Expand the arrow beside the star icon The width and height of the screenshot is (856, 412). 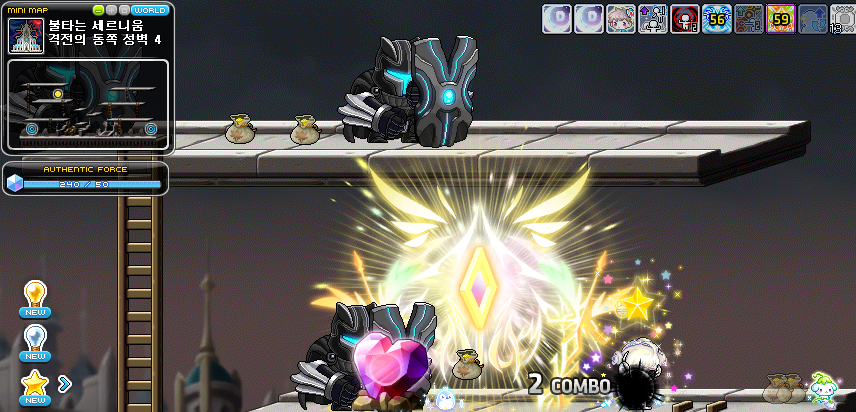(x=65, y=382)
